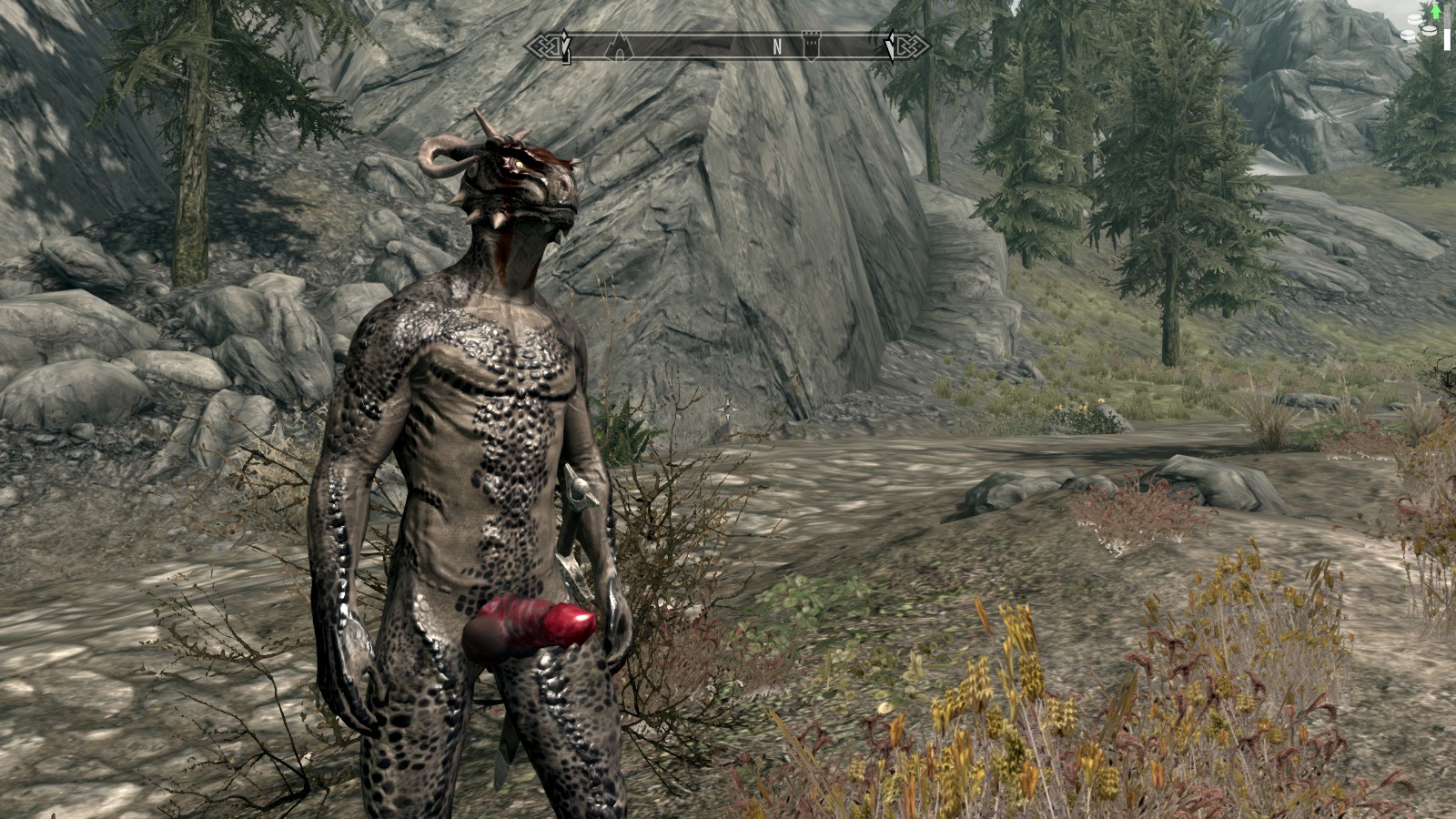Click the cave marker on the compass
This screenshot has height=819, width=1456.
[620, 45]
